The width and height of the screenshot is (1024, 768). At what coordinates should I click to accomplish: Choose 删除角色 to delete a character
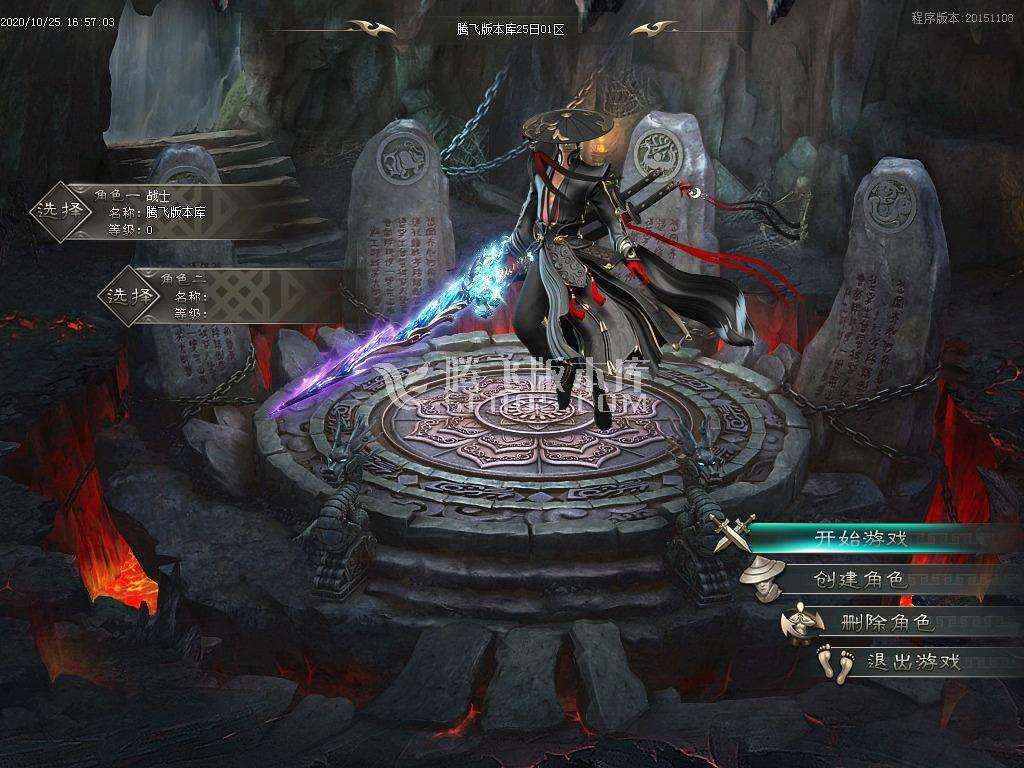886,622
